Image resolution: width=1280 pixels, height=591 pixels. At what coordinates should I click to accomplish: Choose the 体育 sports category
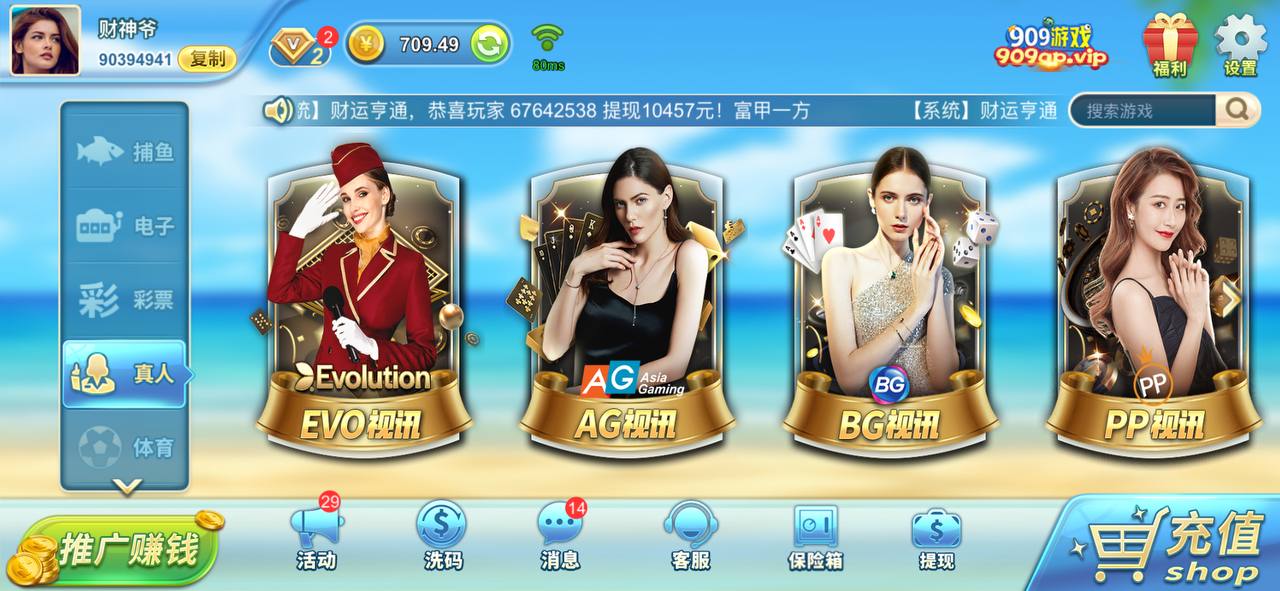pyautogui.click(x=125, y=447)
